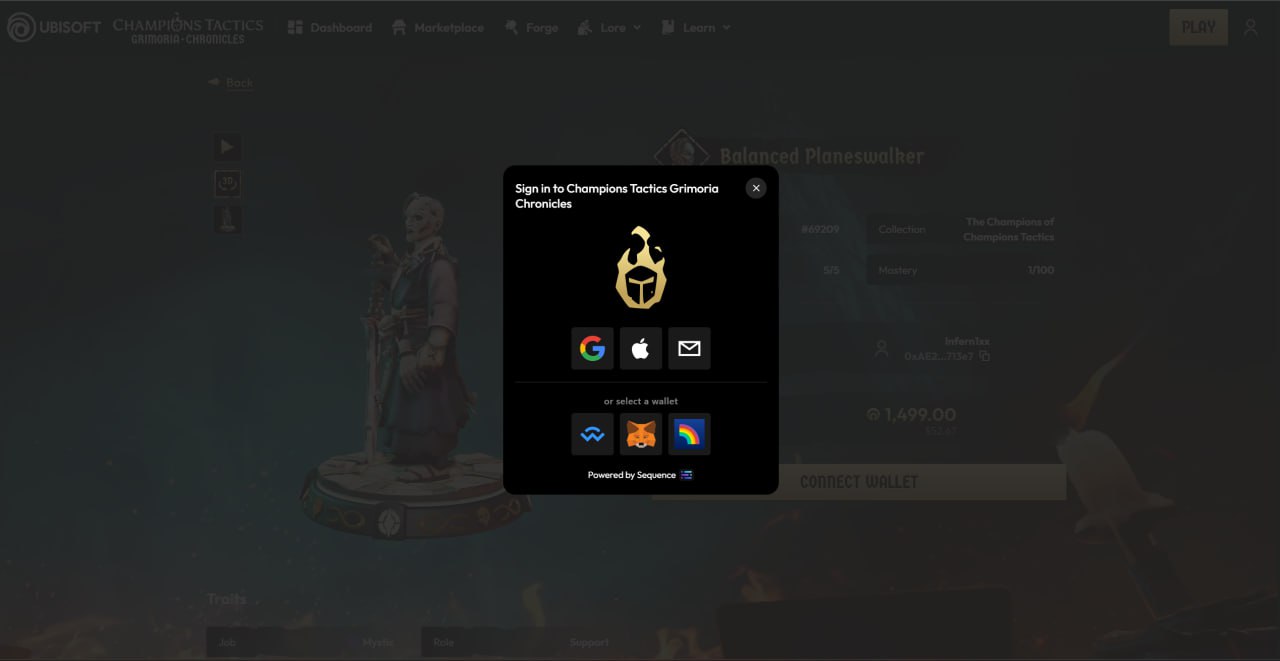Viewport: 1280px width, 661px height.
Task: Go to the Marketplace
Action: pyautogui.click(x=438, y=28)
